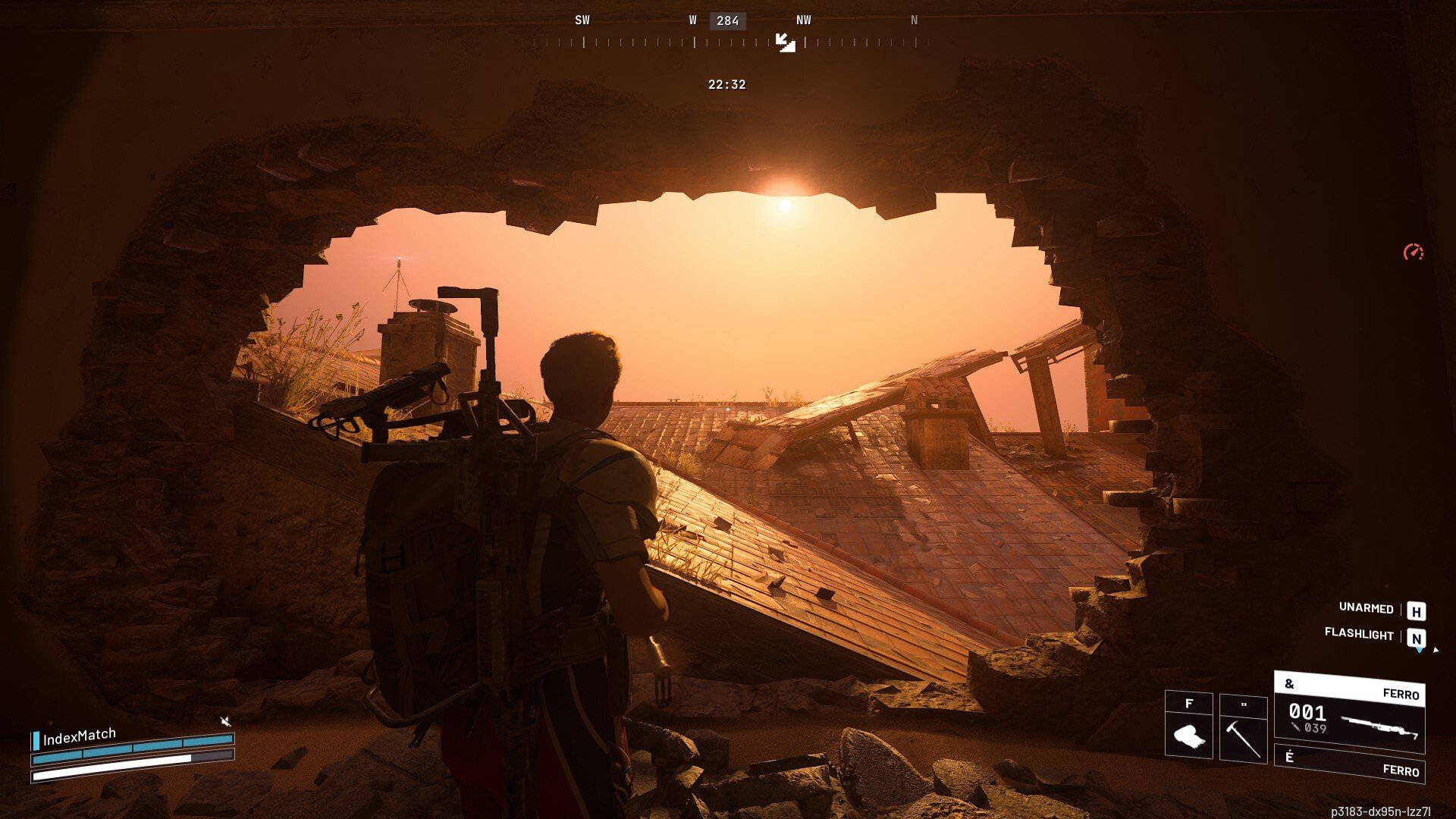1456x819 pixels.
Task: Click the red gauge warning icon
Action: (x=1413, y=253)
